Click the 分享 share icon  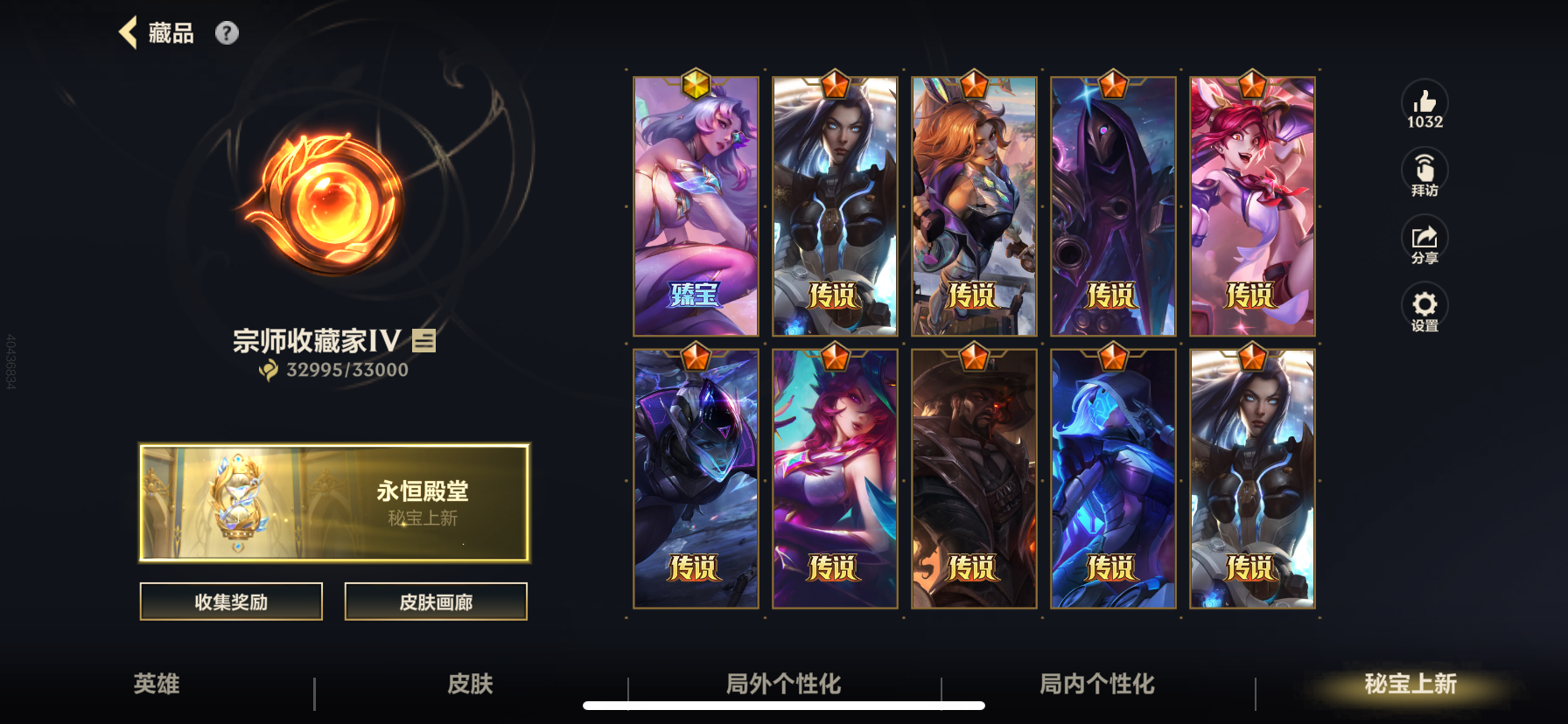point(1424,238)
